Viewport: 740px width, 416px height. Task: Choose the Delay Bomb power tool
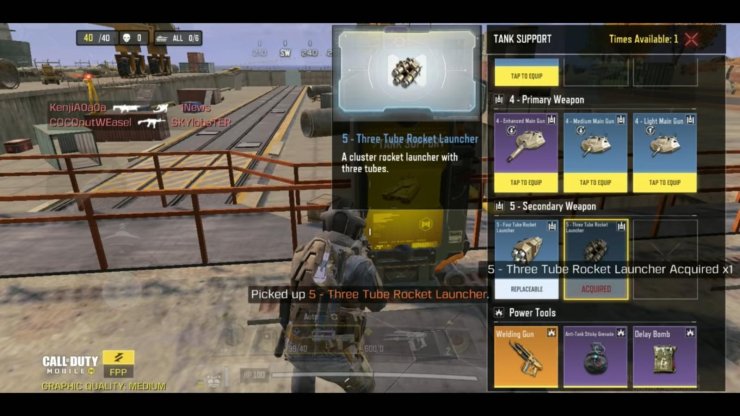[x=664, y=355]
